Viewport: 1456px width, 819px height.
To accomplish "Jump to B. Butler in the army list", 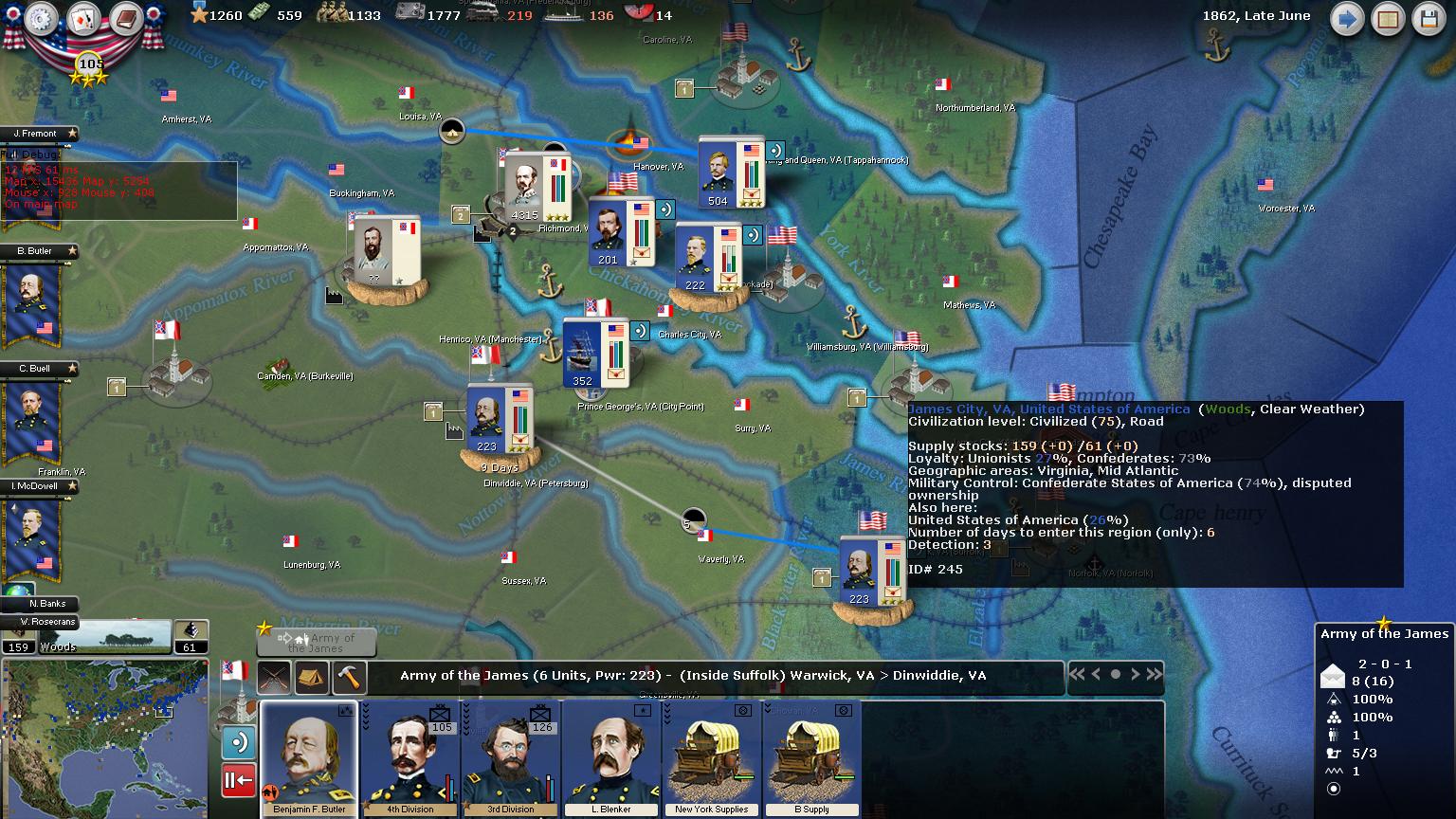I will click(x=34, y=301).
